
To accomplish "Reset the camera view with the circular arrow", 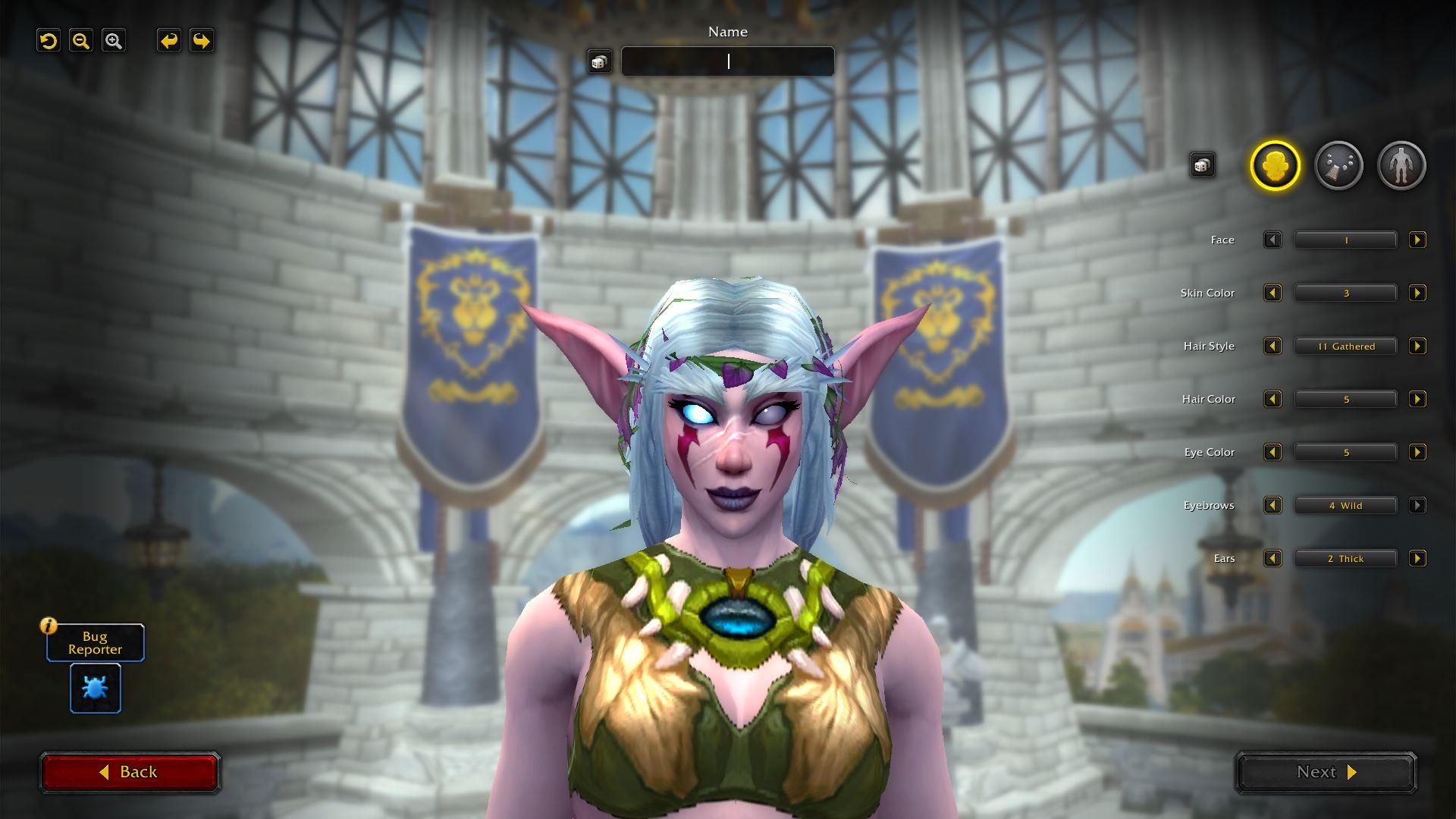I will [x=49, y=41].
